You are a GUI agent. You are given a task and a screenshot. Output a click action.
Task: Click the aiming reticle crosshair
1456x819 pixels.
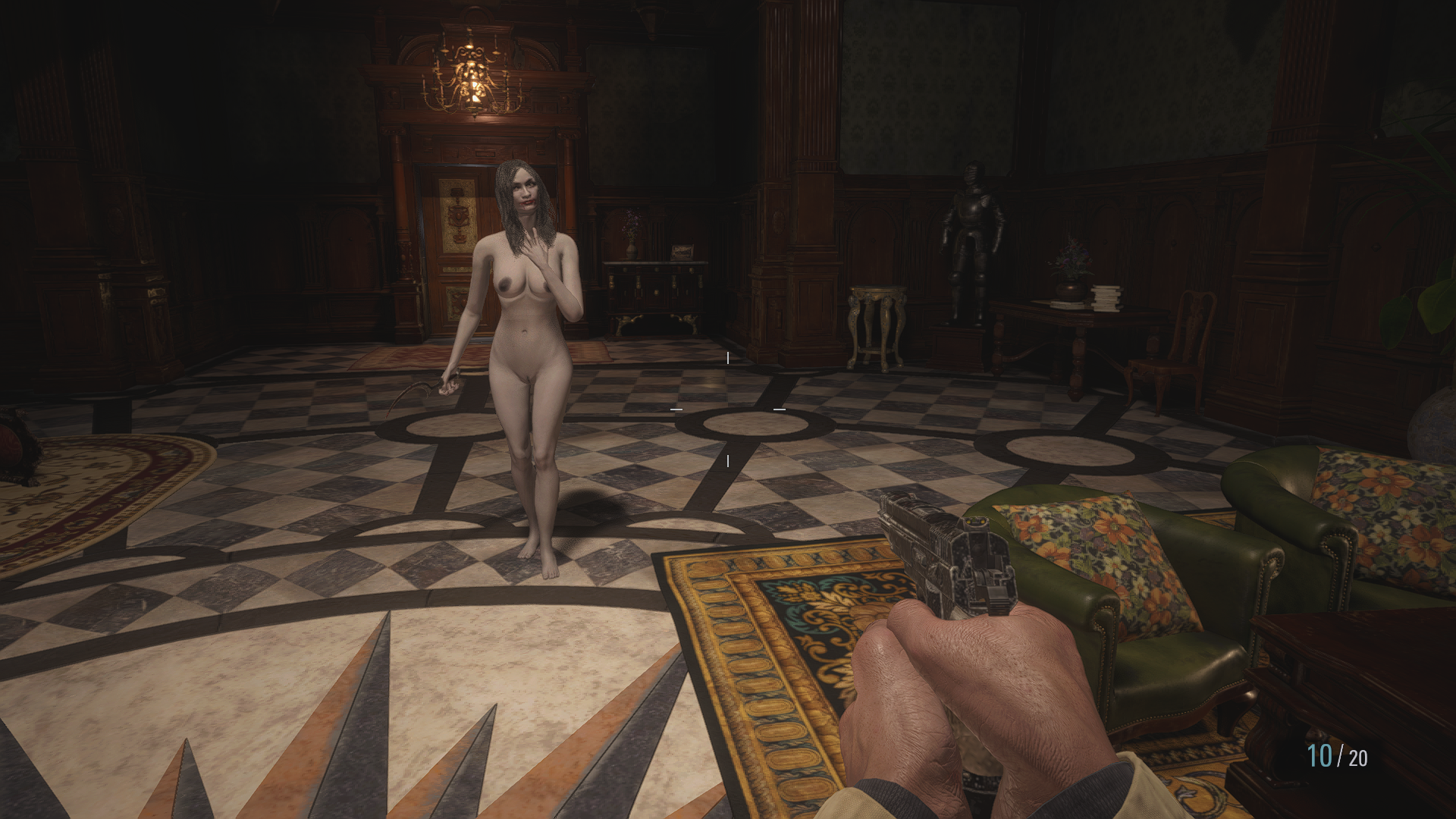pyautogui.click(x=727, y=409)
